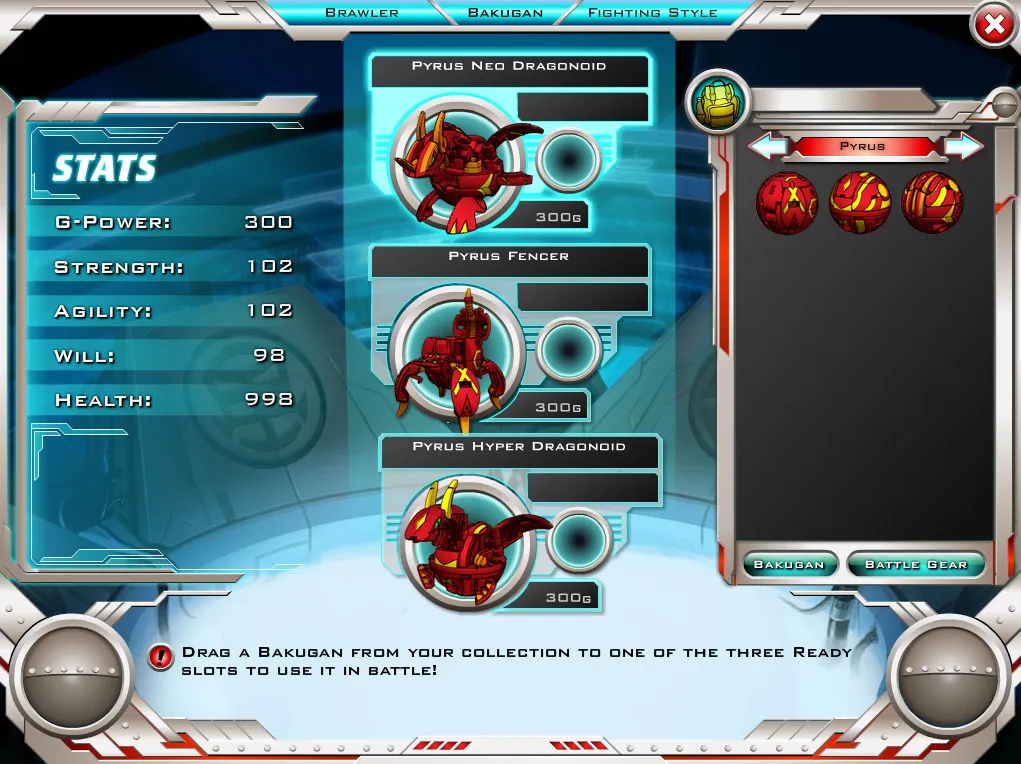1021x764 pixels.
Task: Click the left arrow beside Pyrus attribute
Action: pos(768,146)
